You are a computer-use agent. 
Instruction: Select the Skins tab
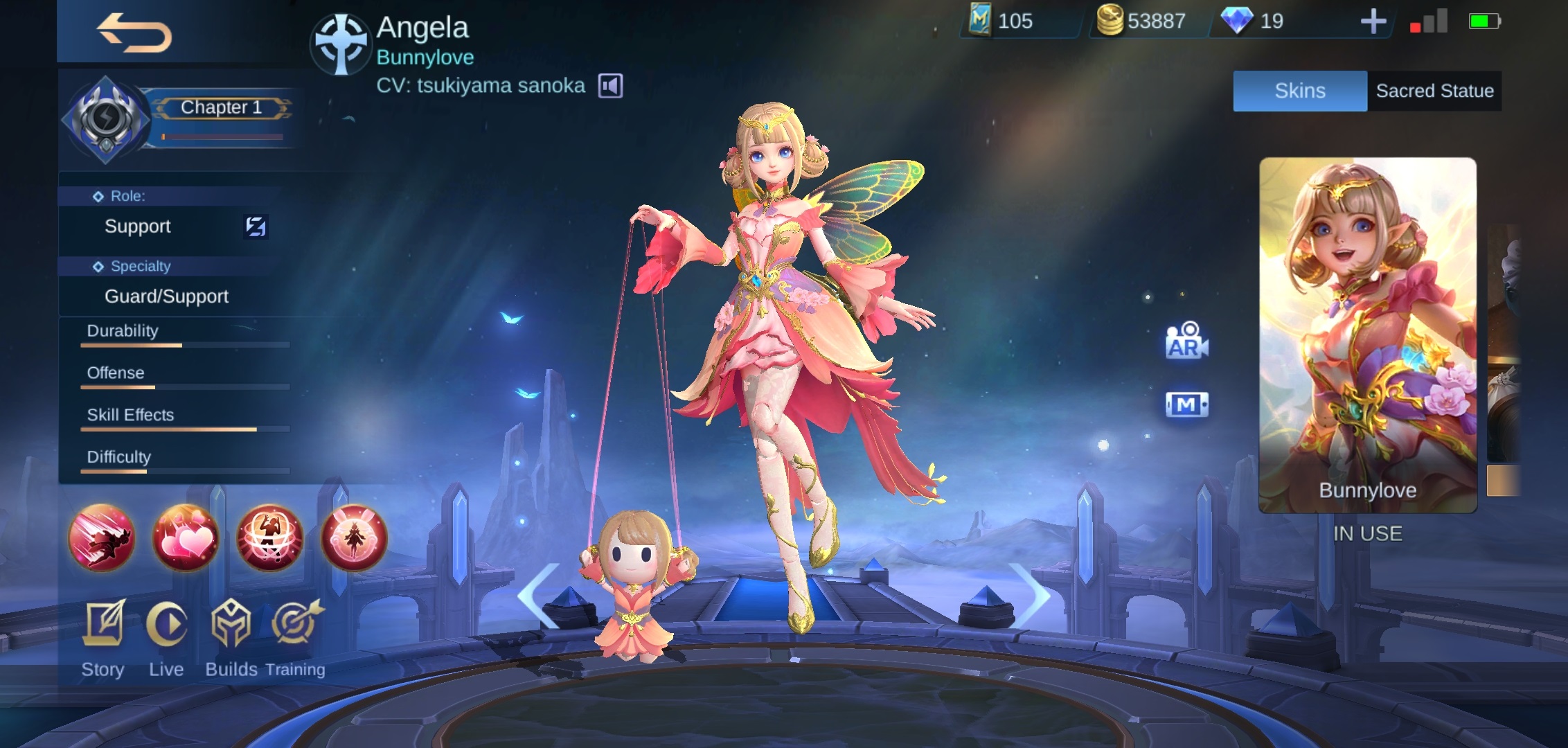tap(1299, 91)
